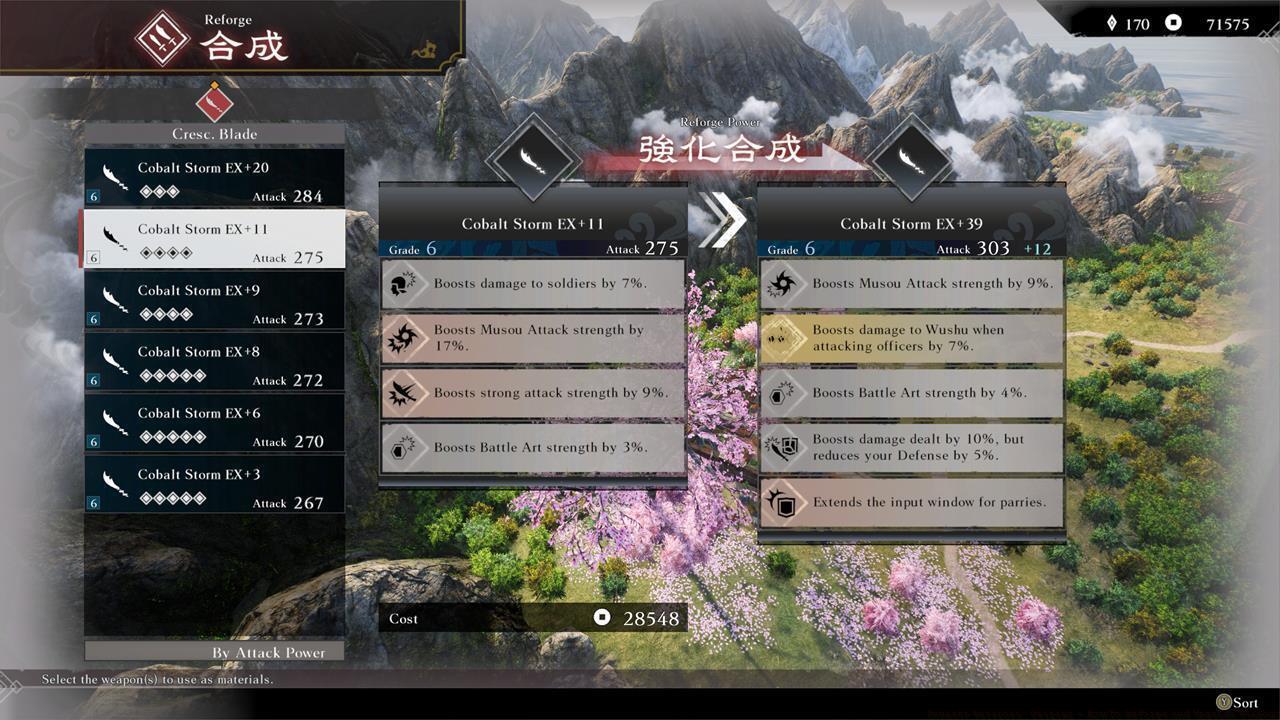1280x720 pixels.
Task: Select the Cobalt Storm EX+3 weapon
Action: pyautogui.click(x=214, y=485)
